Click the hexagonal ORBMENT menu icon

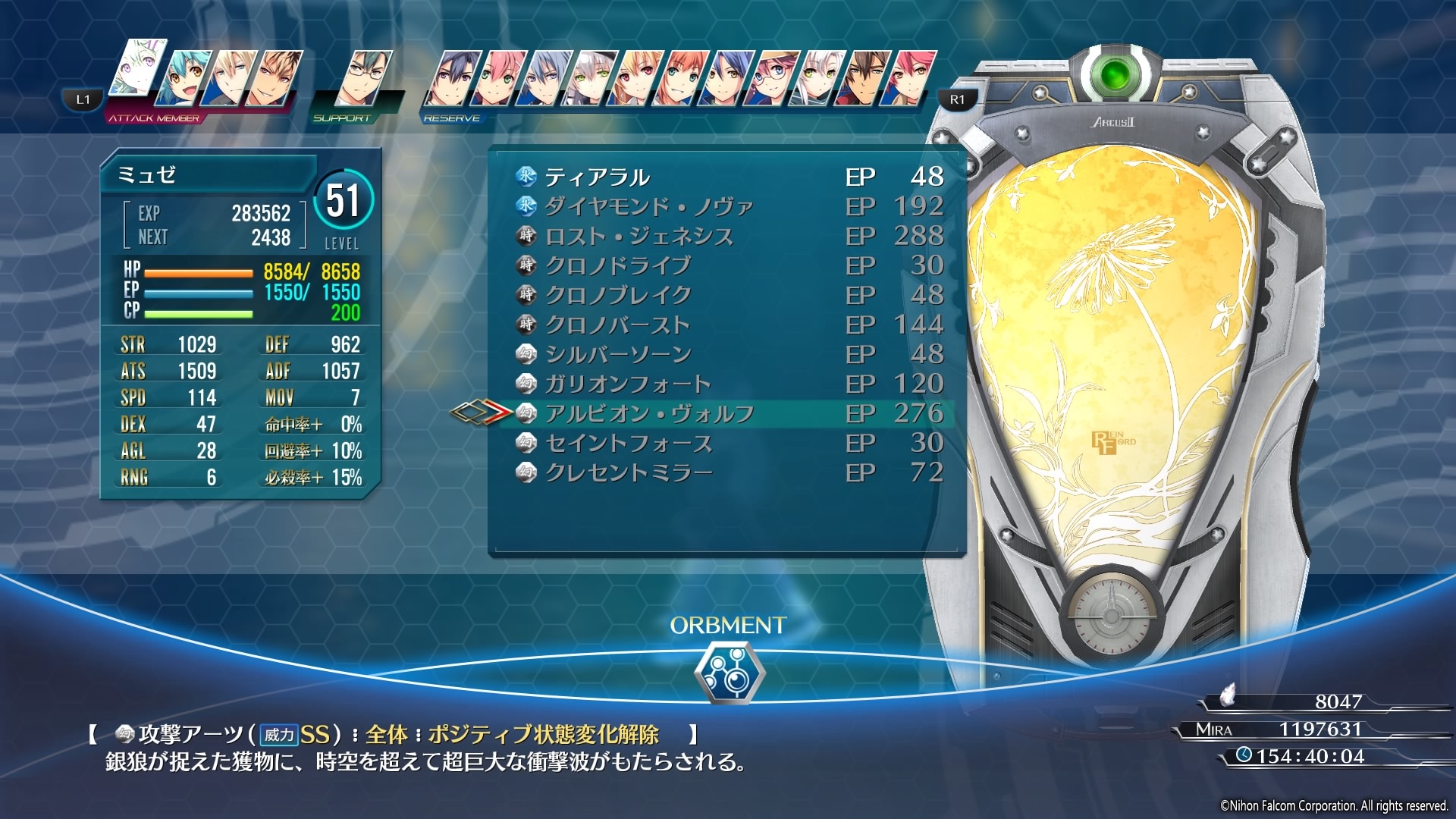729,672
